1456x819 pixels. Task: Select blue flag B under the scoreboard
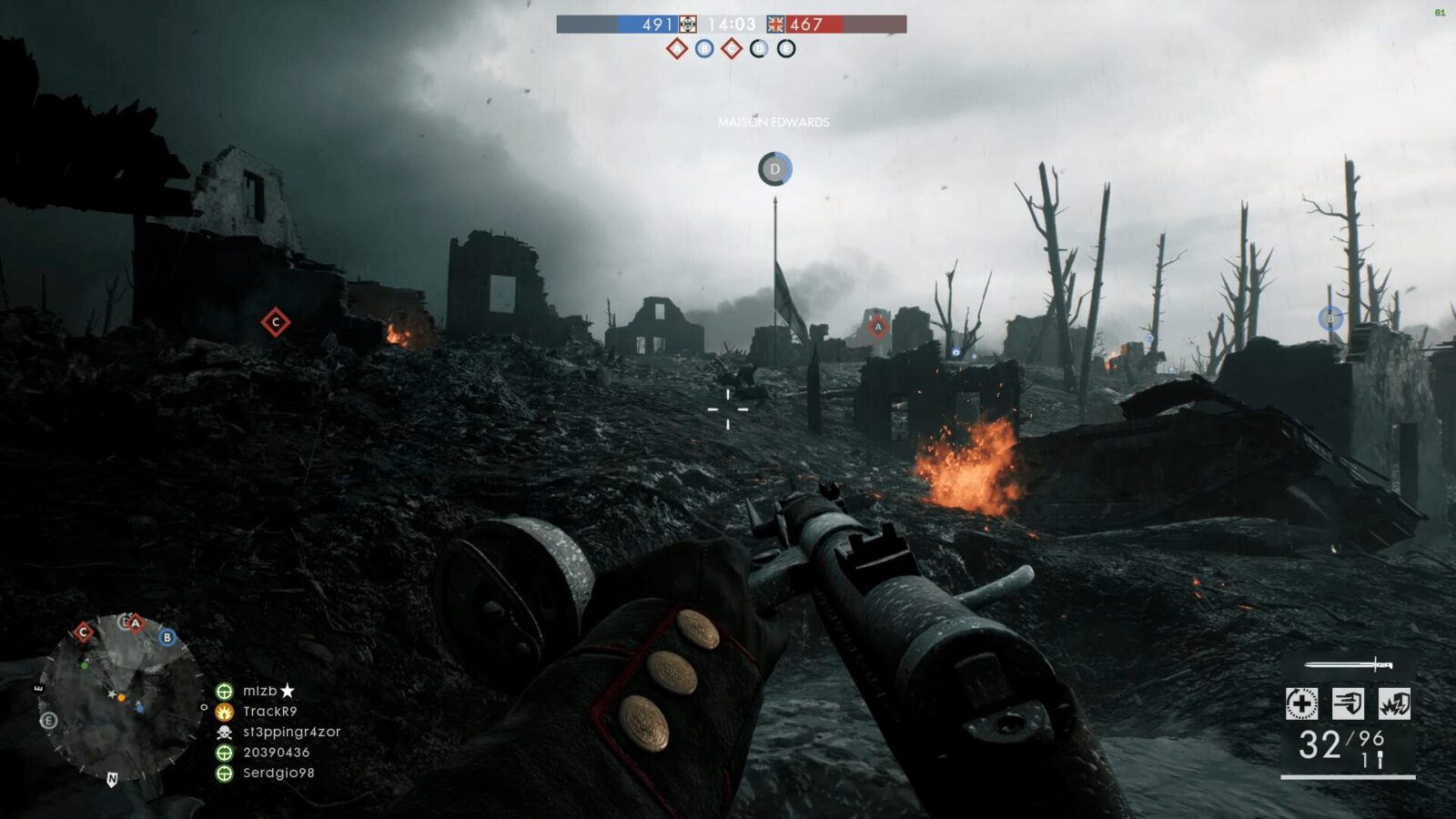click(x=704, y=48)
